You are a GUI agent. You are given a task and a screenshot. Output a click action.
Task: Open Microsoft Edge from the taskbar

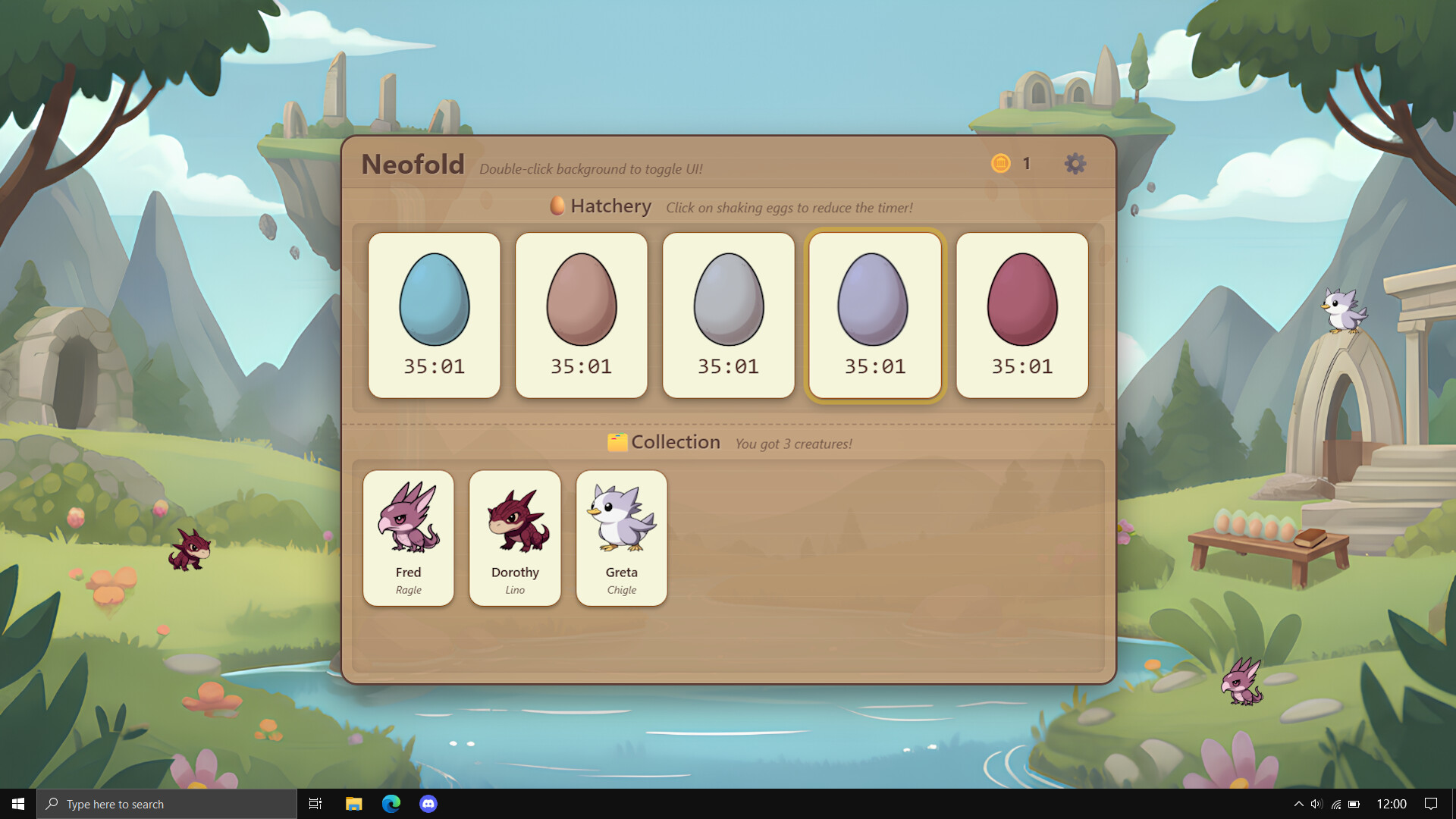coord(391,803)
